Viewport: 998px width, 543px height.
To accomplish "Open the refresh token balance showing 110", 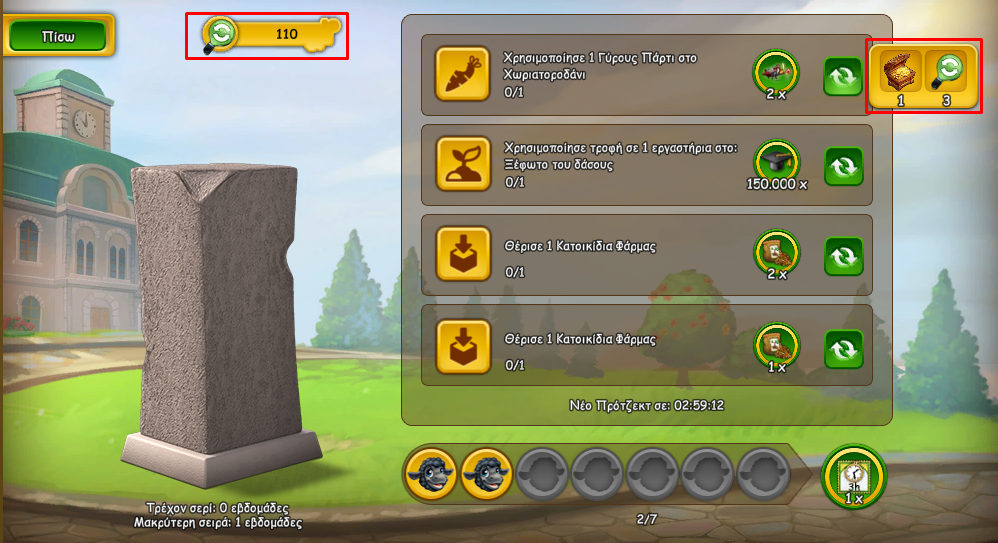I will 272,35.
